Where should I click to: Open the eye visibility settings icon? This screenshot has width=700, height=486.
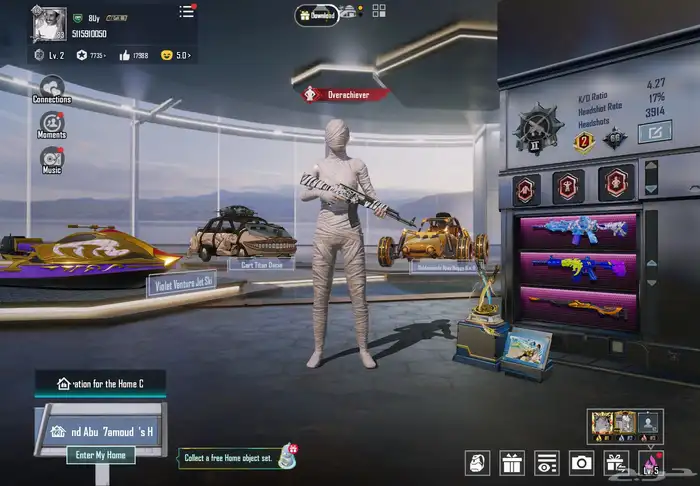point(546,462)
